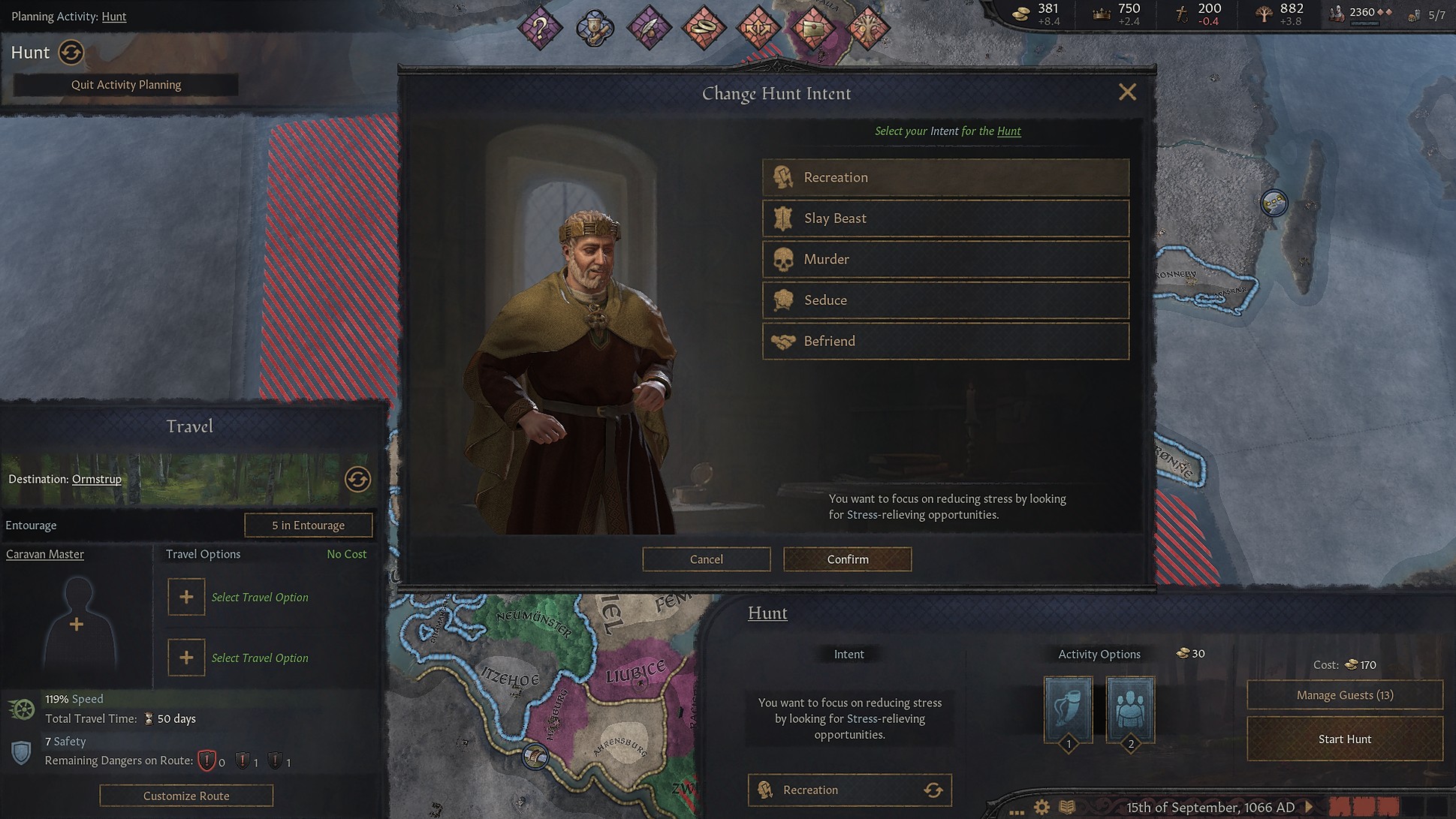Cancel changing the hunt intent
This screenshot has width=1456, height=819.
[706, 559]
